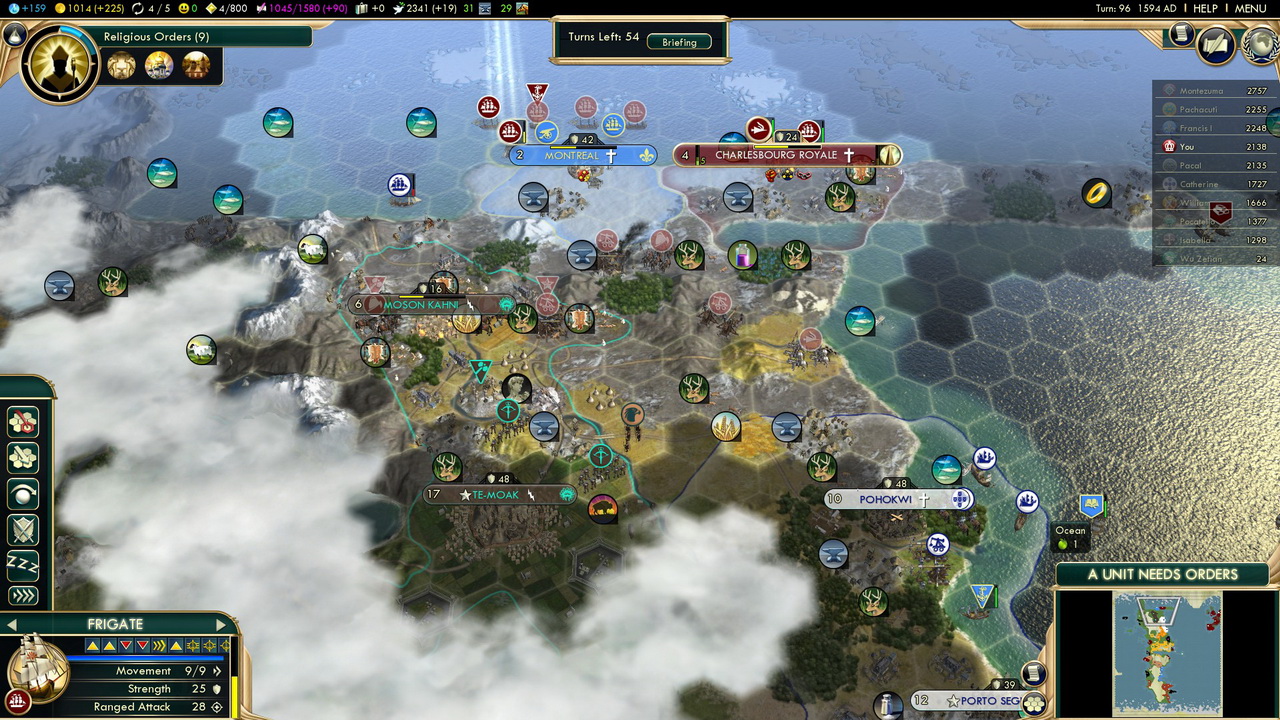The height and width of the screenshot is (720, 1280).
Task: Open the scenario Briefing
Action: 679,42
